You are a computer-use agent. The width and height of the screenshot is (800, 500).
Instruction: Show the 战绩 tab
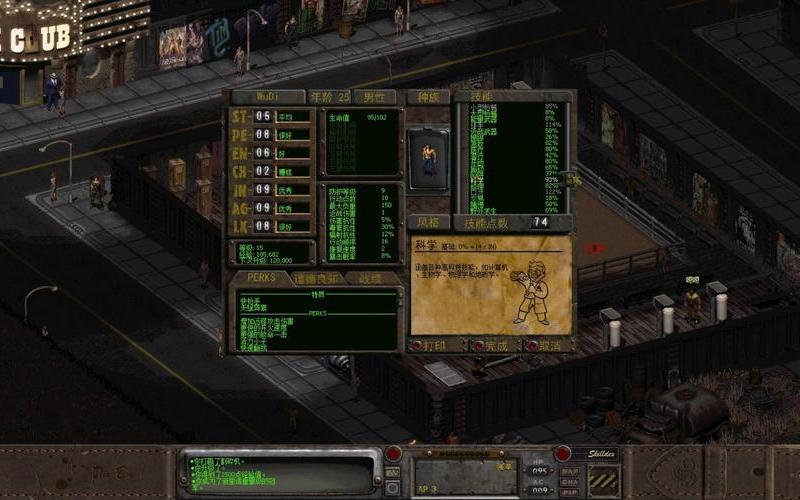(372, 278)
